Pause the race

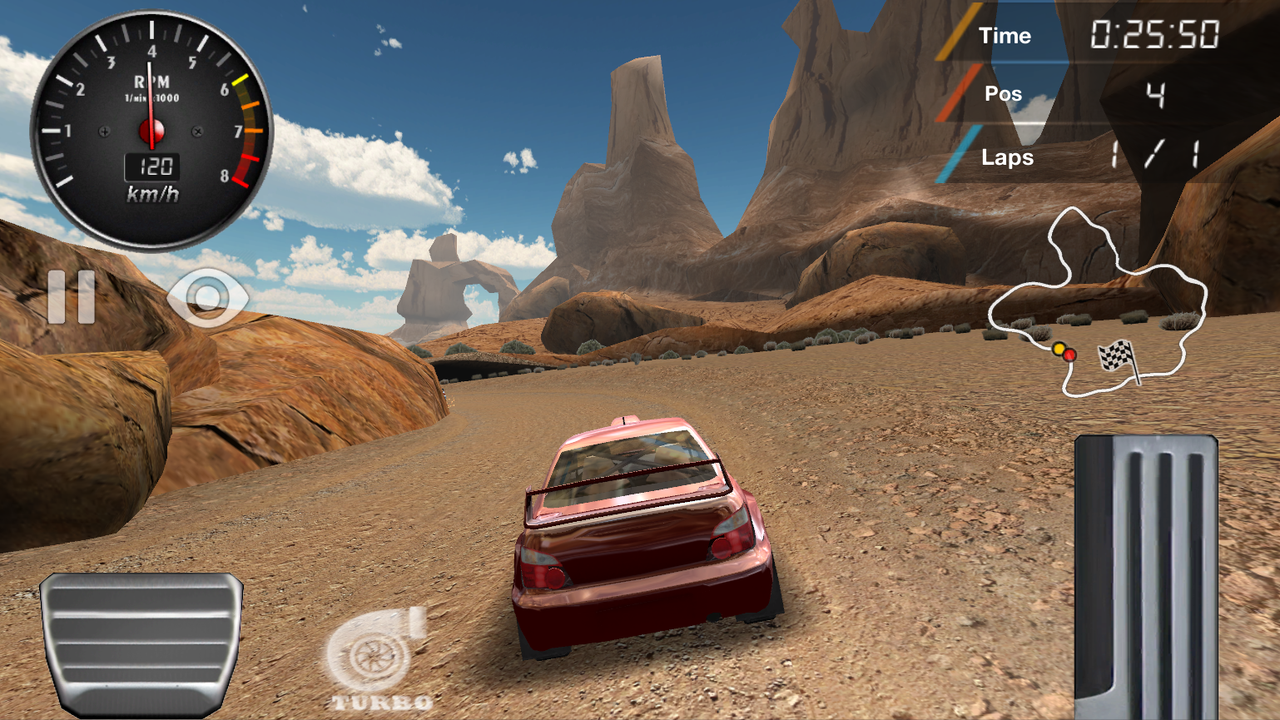71,297
